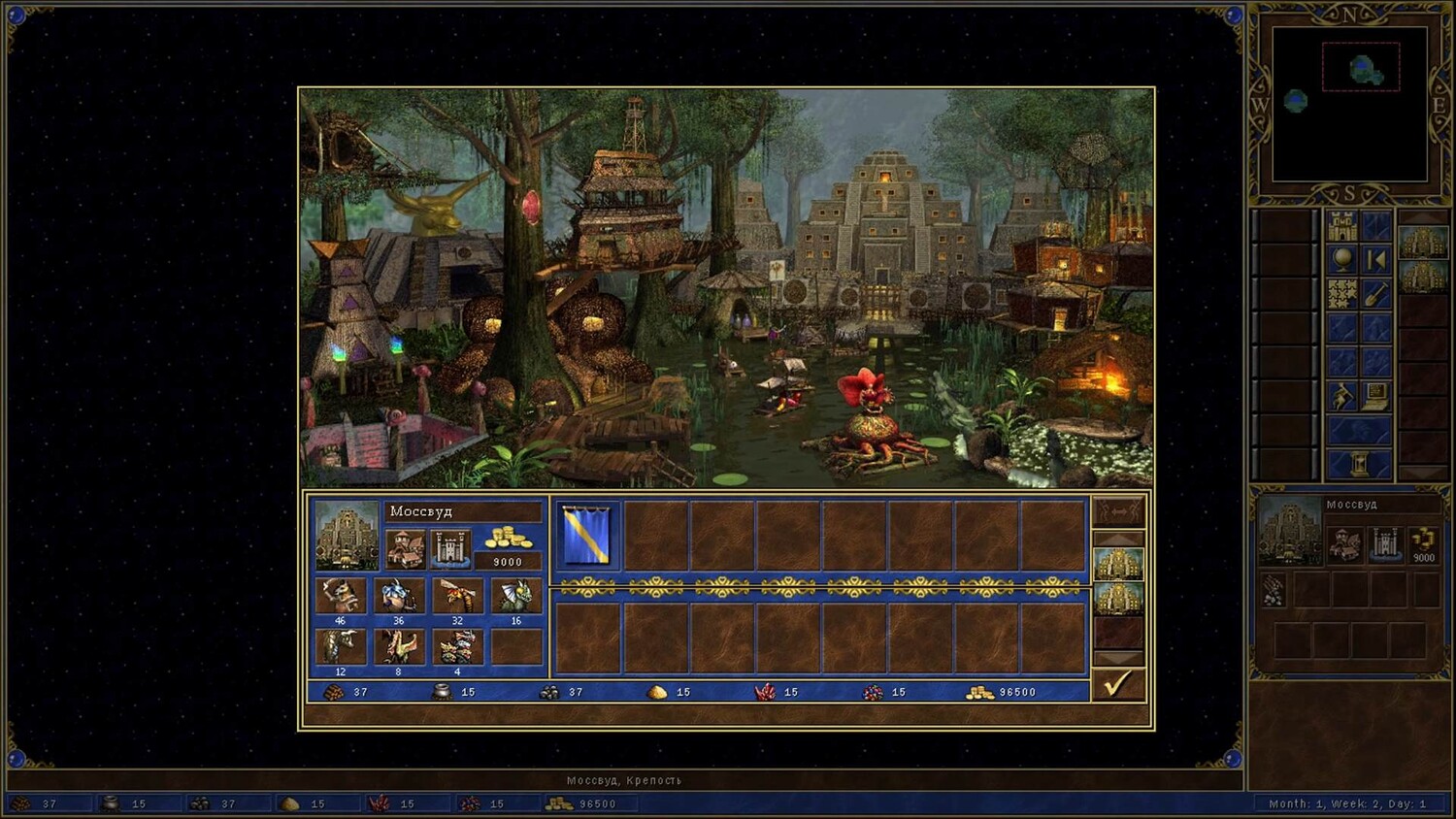
Task: Open the Gorgon creature info (12)
Action: [341, 646]
